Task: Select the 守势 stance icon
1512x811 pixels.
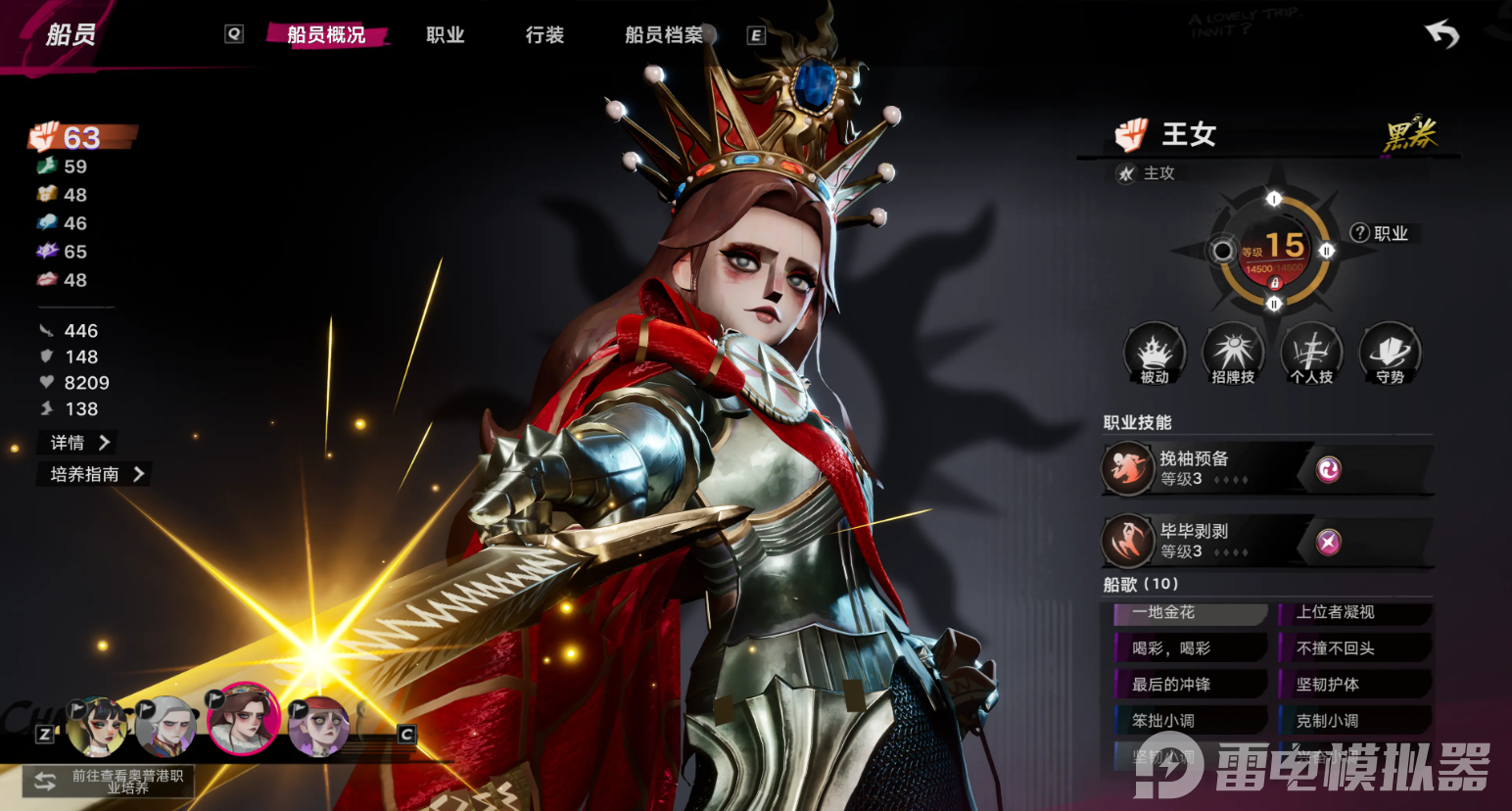Action: [1390, 354]
